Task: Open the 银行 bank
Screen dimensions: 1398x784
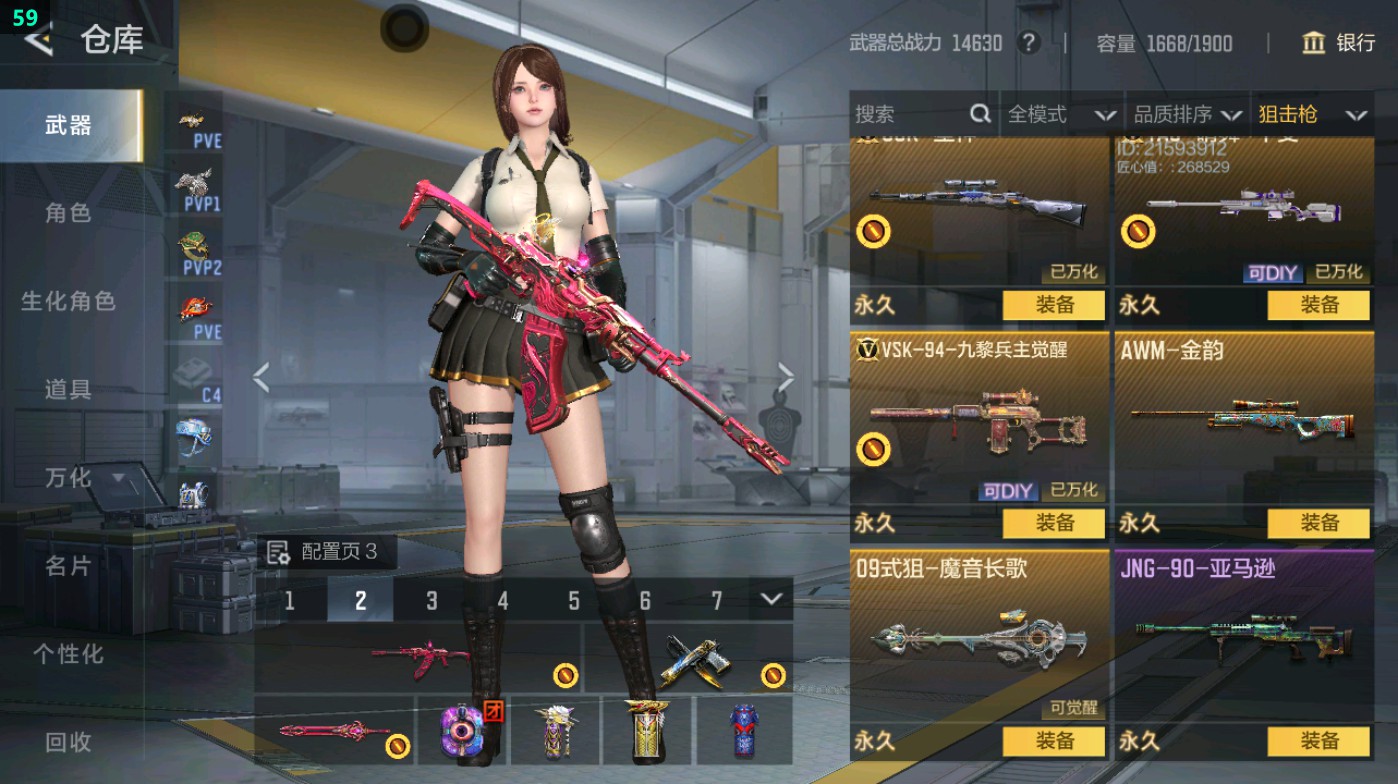Action: coord(1338,43)
